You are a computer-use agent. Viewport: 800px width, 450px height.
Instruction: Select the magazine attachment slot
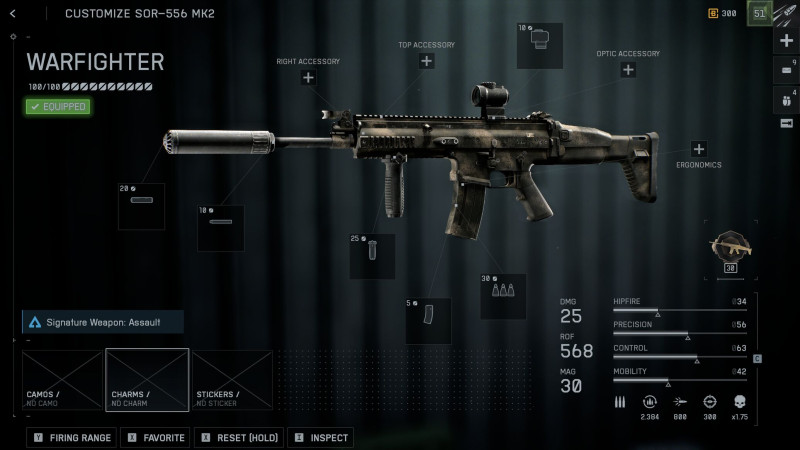(428, 320)
